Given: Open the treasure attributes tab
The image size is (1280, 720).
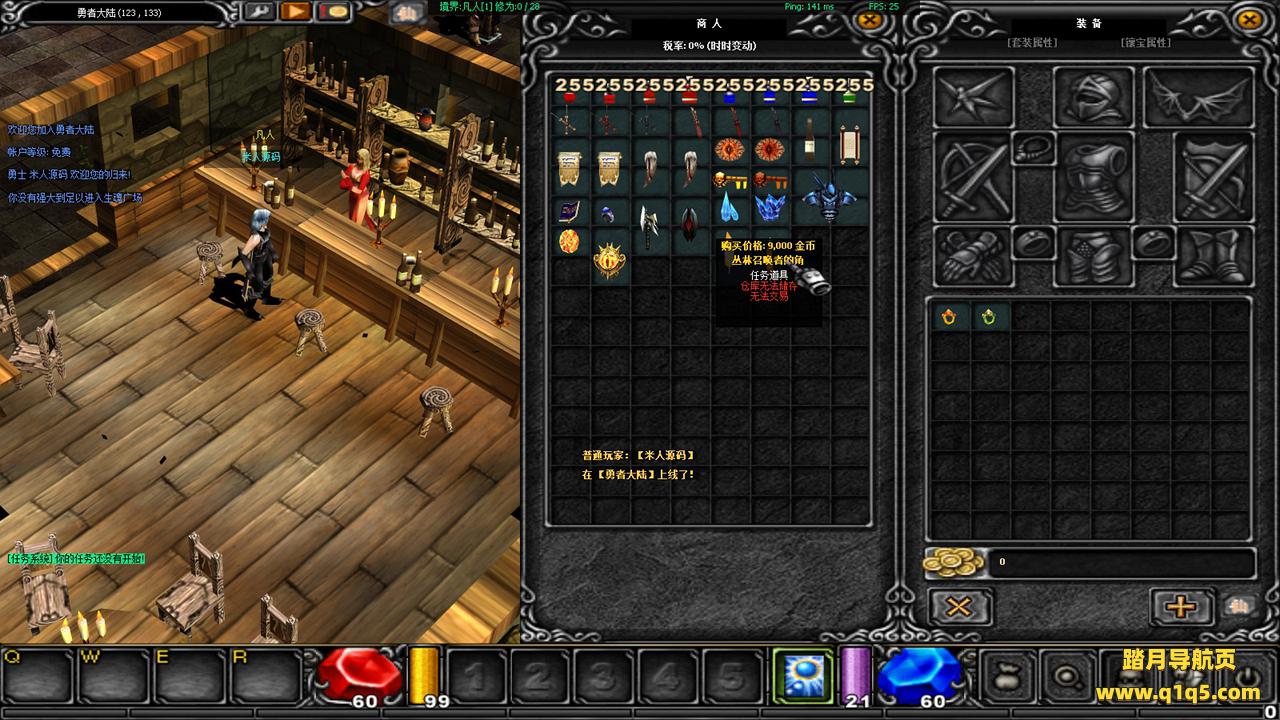Looking at the screenshot, I should click(x=1144, y=43).
